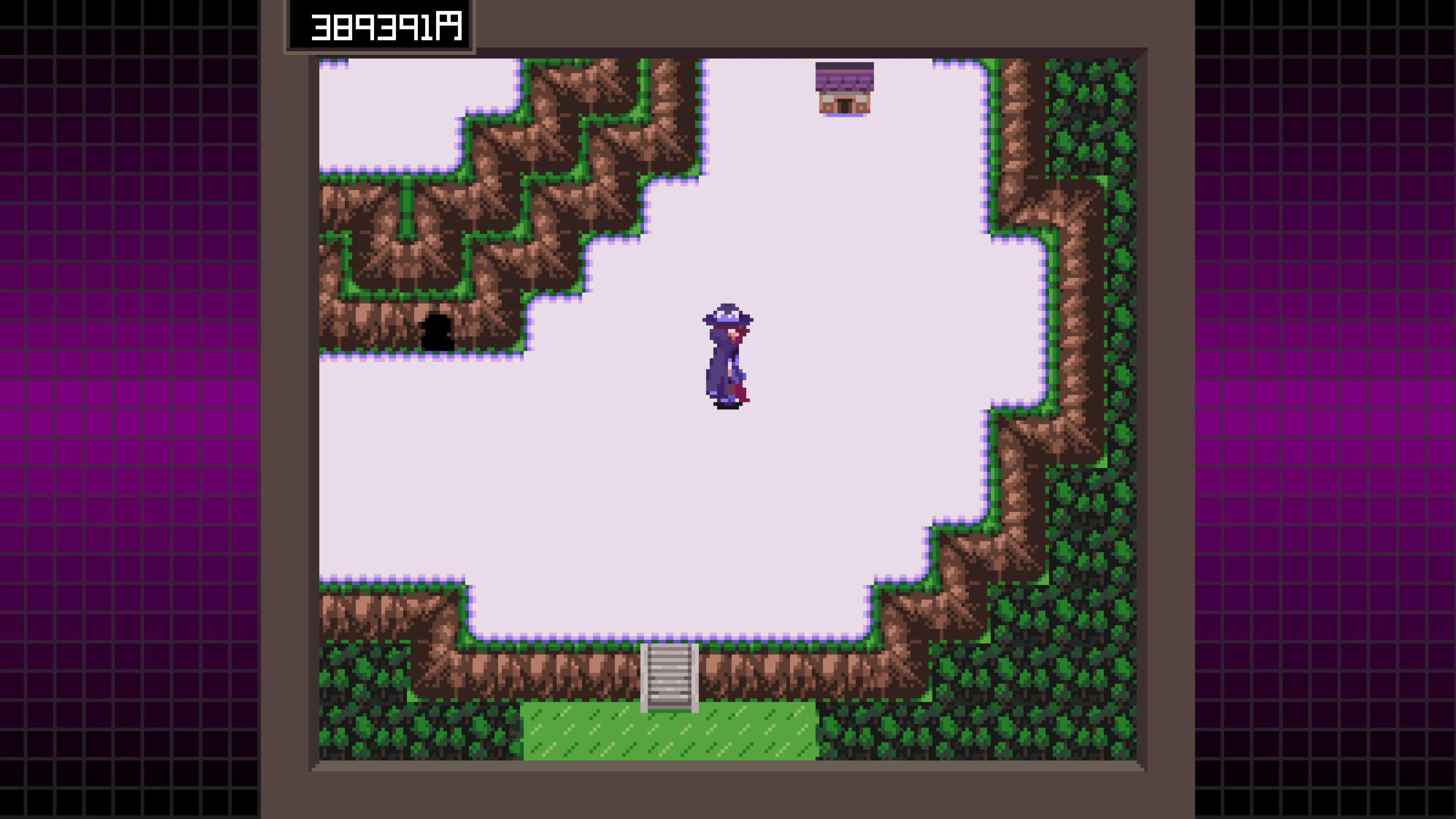Click the purple grid background left of the game
This screenshot has width=1456, height=819.
pos(113,395)
